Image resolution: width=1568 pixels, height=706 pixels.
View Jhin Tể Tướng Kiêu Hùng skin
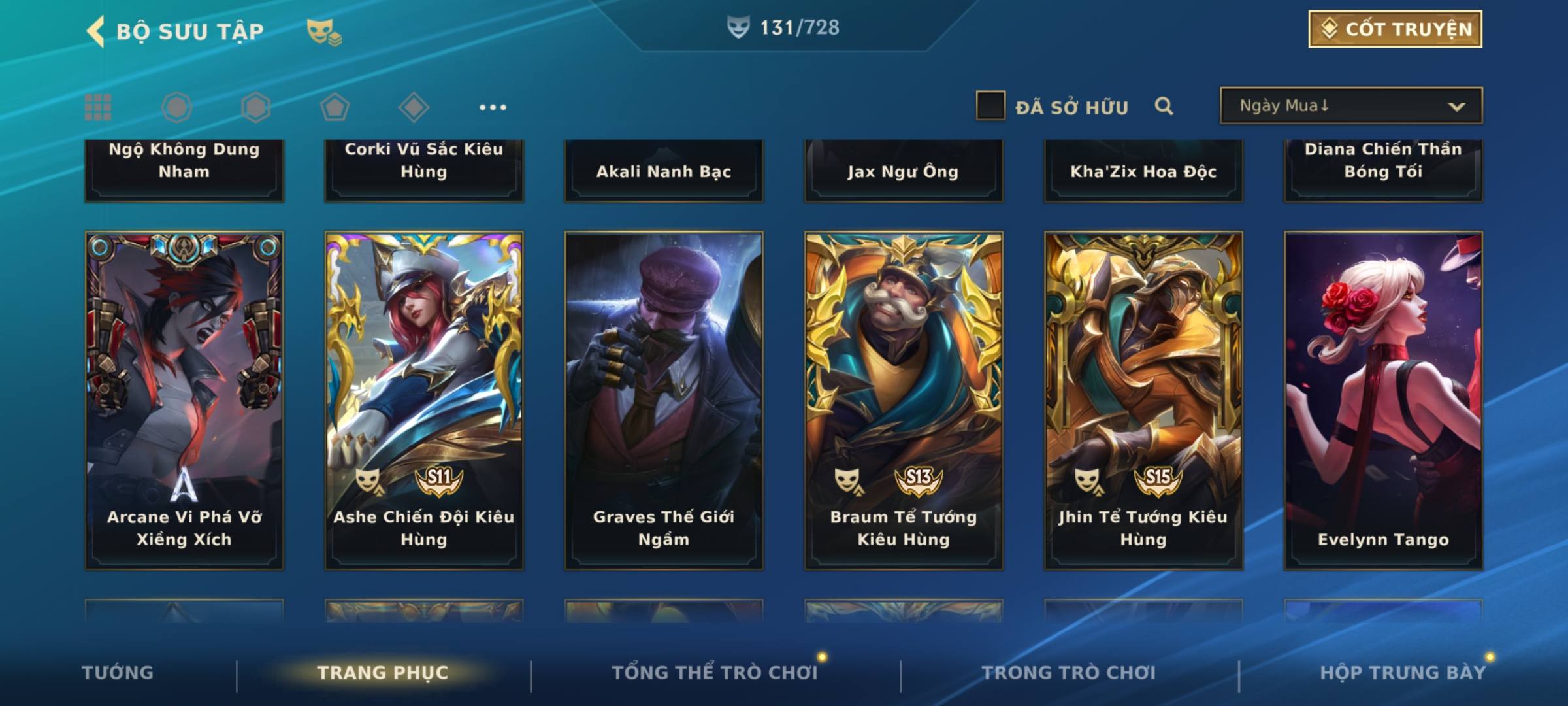tap(1143, 400)
